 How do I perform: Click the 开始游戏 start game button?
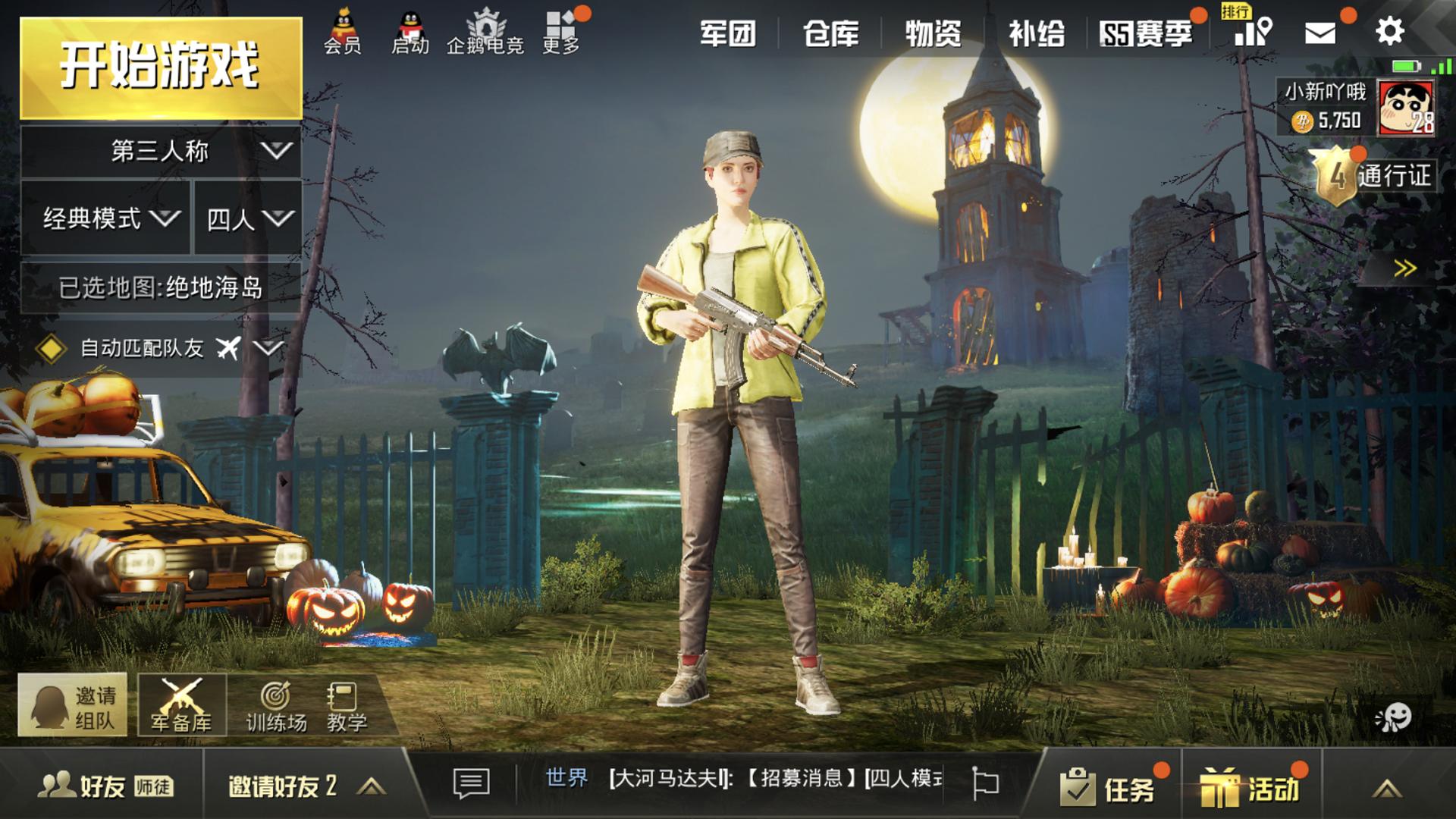click(161, 67)
